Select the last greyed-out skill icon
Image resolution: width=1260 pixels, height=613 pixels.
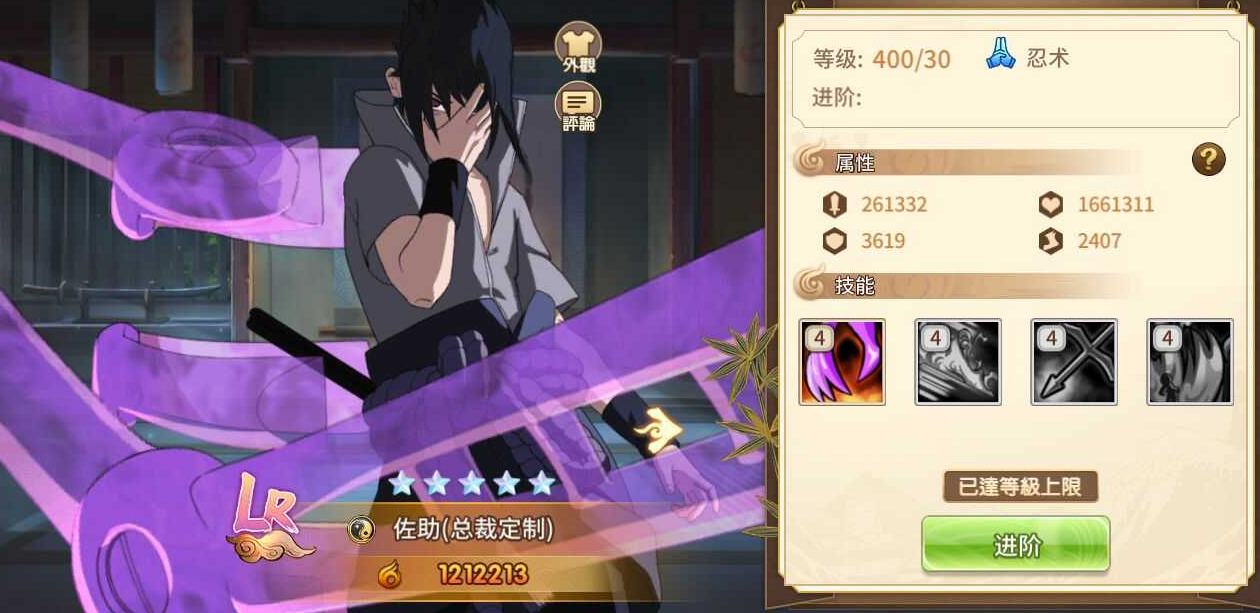click(1190, 362)
